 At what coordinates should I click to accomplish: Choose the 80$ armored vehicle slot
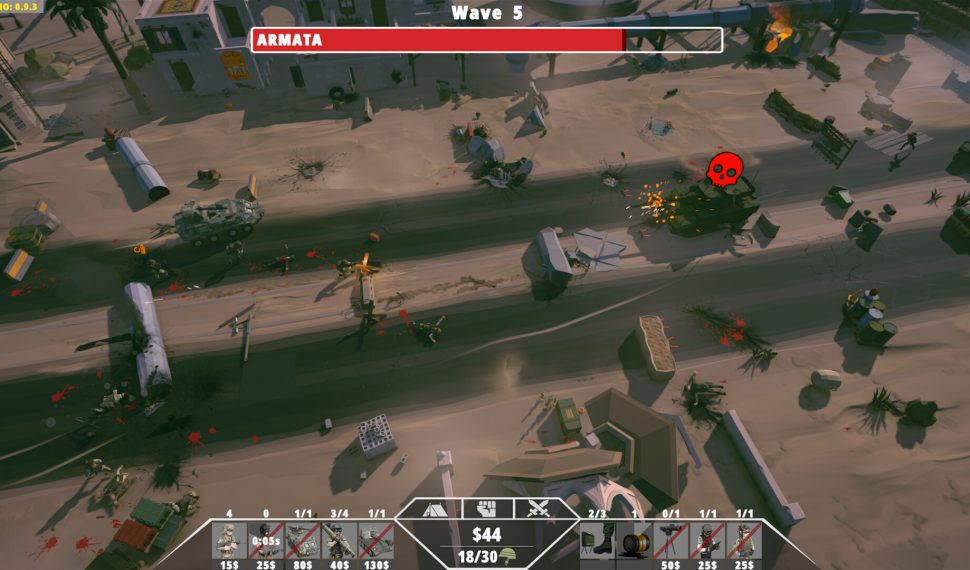pyautogui.click(x=302, y=541)
